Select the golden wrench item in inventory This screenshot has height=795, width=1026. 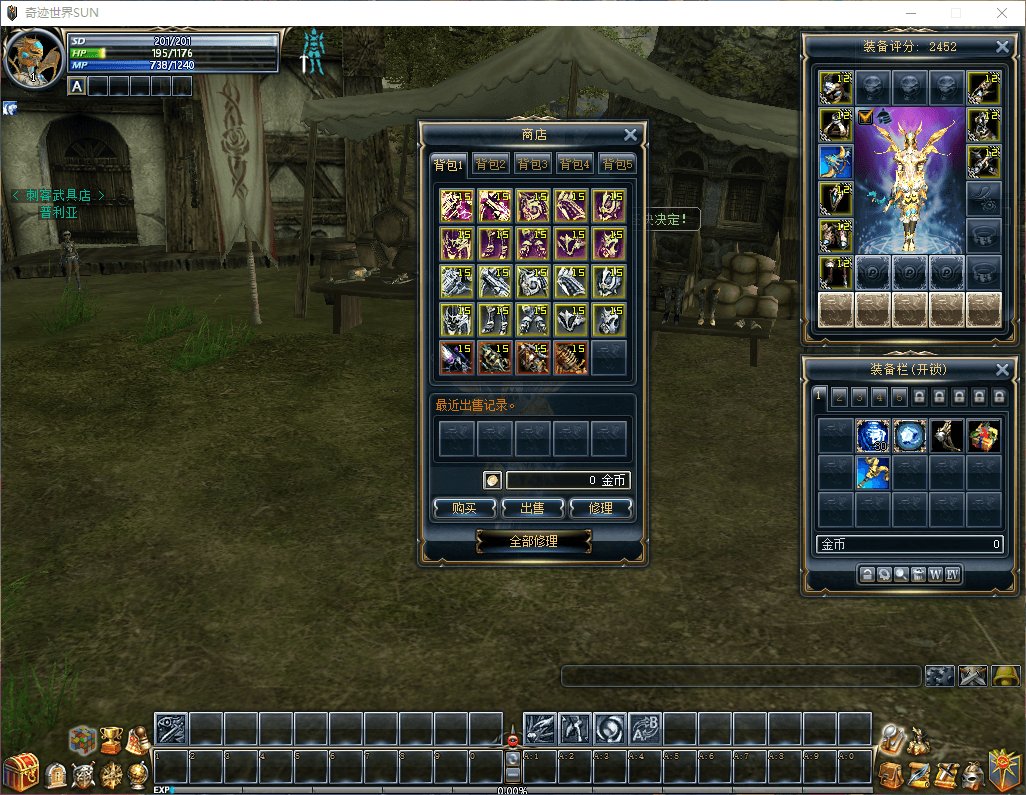(872, 472)
